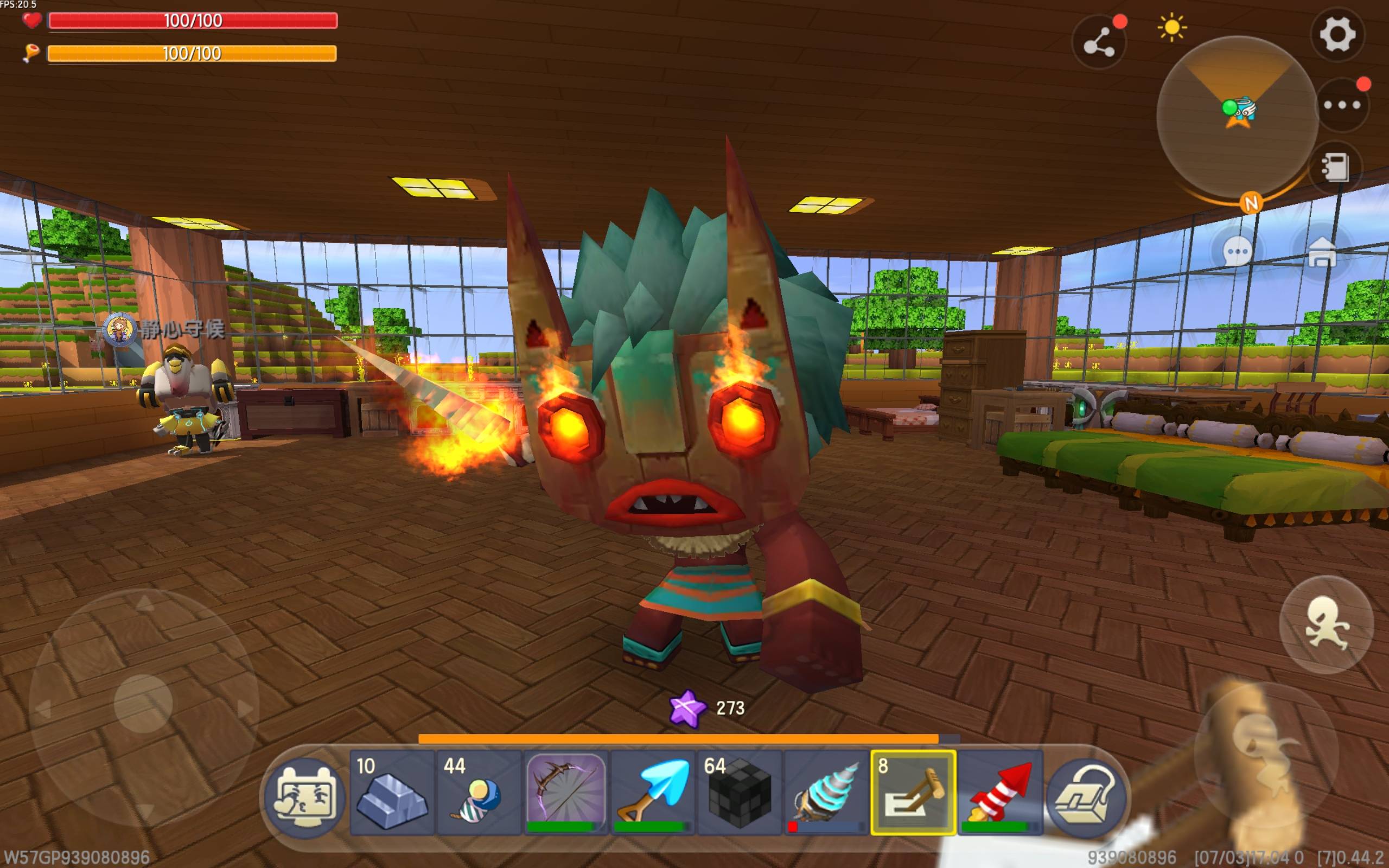Open the notebook journal icon

[1335, 168]
